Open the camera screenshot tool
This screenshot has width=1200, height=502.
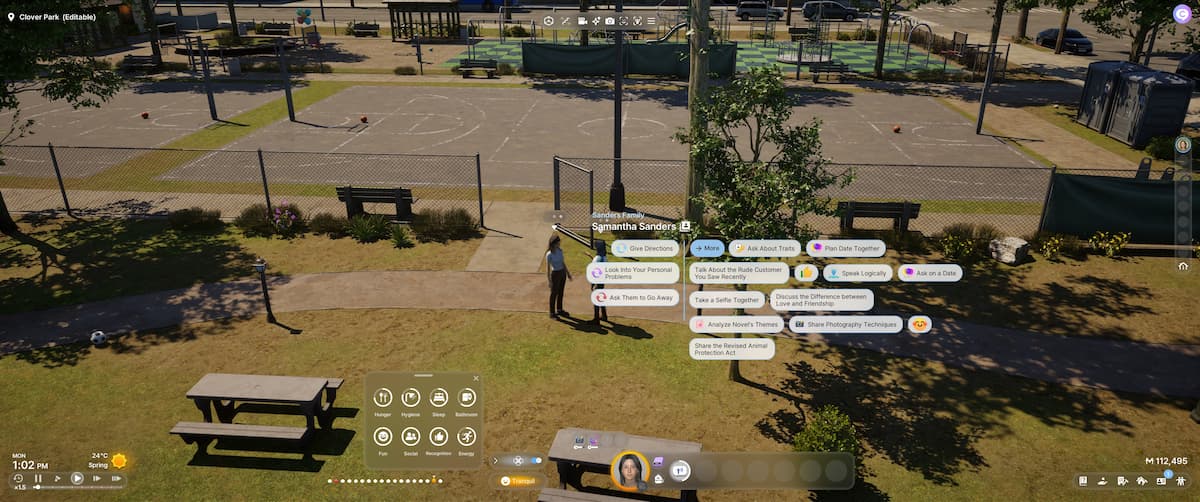pyautogui.click(x=611, y=20)
